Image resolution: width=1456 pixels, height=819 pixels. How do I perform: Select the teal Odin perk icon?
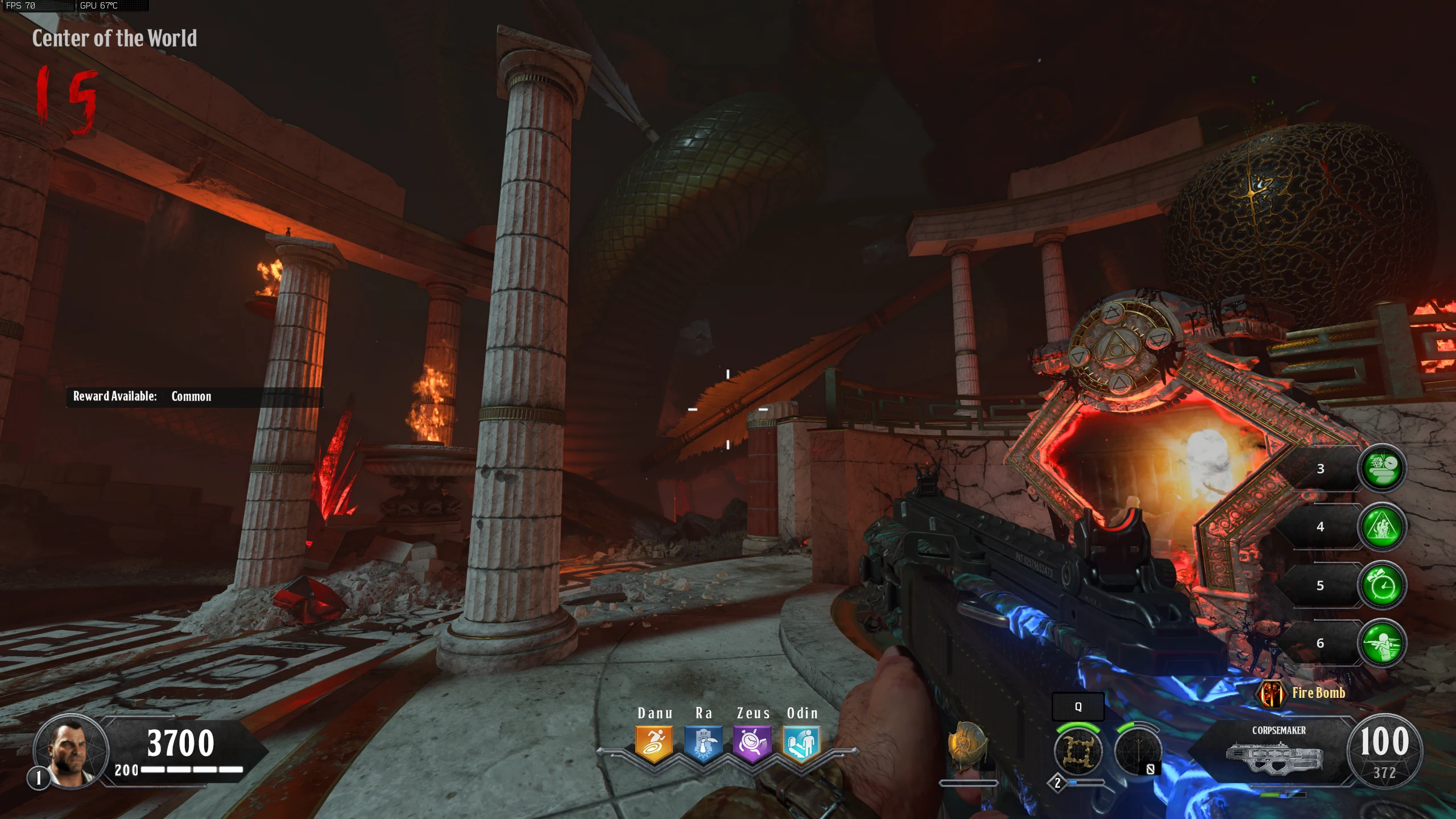(x=801, y=743)
